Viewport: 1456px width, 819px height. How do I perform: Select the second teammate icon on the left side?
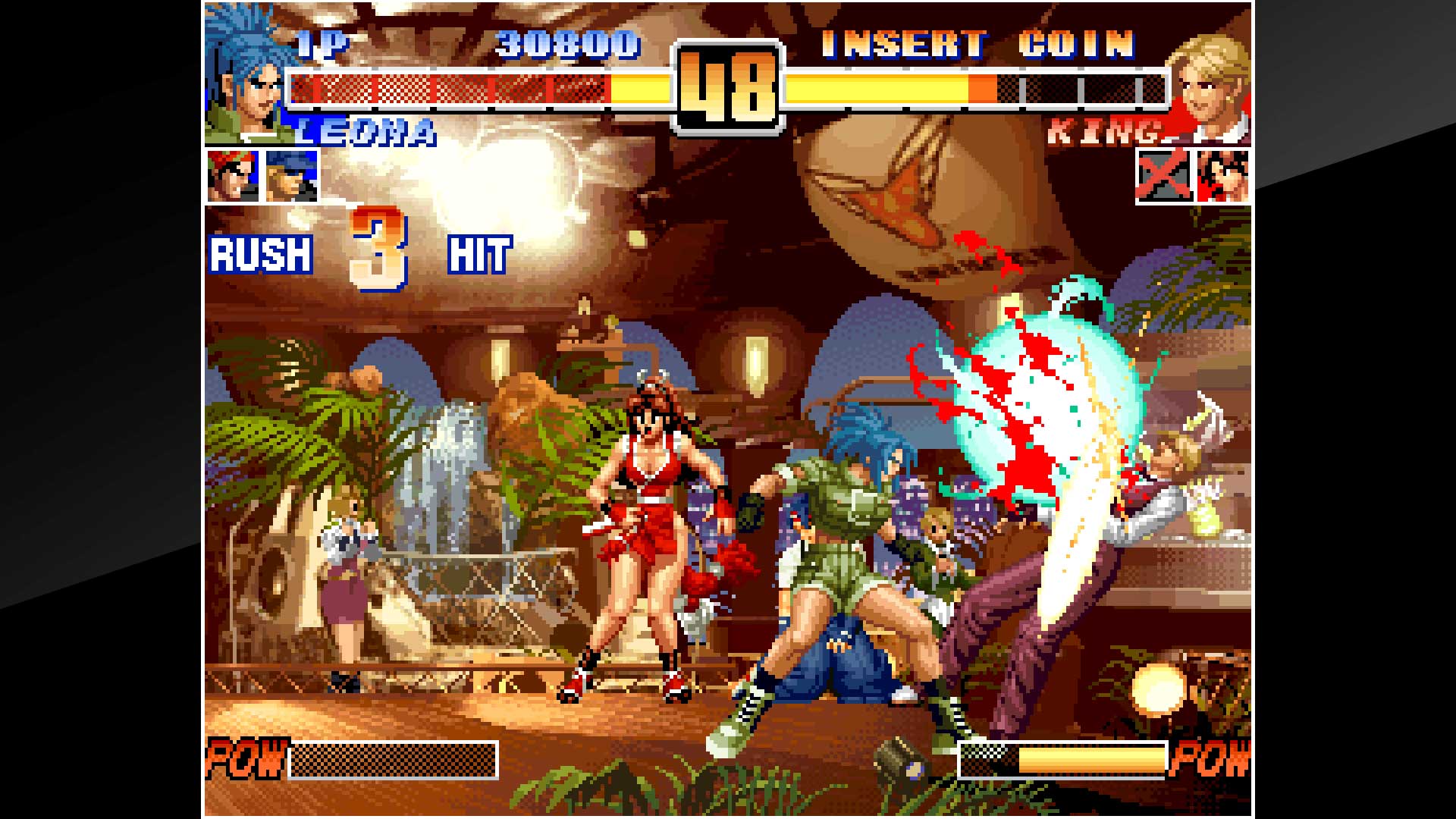[290, 176]
